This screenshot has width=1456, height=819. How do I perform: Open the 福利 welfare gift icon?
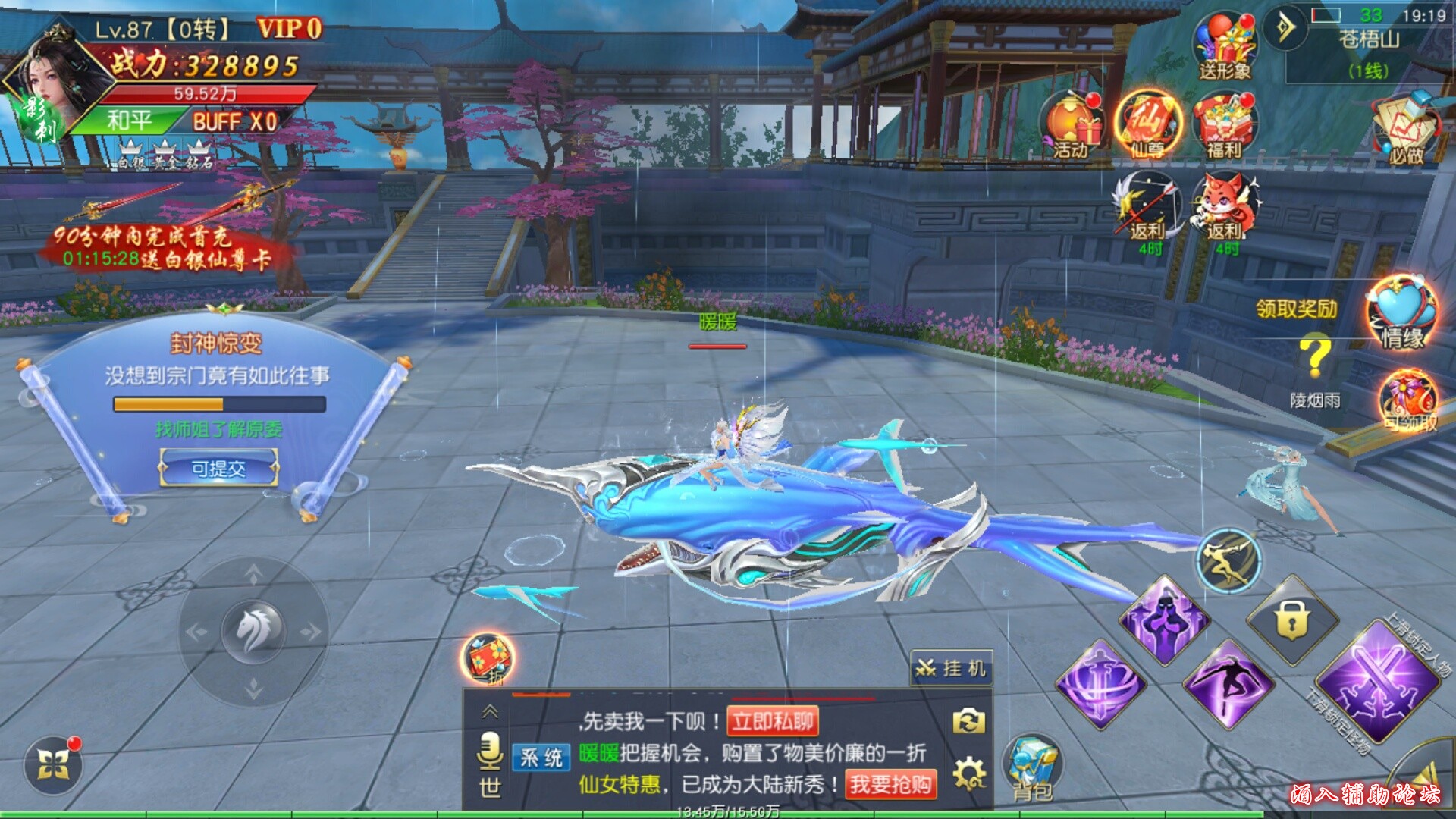[1225, 126]
